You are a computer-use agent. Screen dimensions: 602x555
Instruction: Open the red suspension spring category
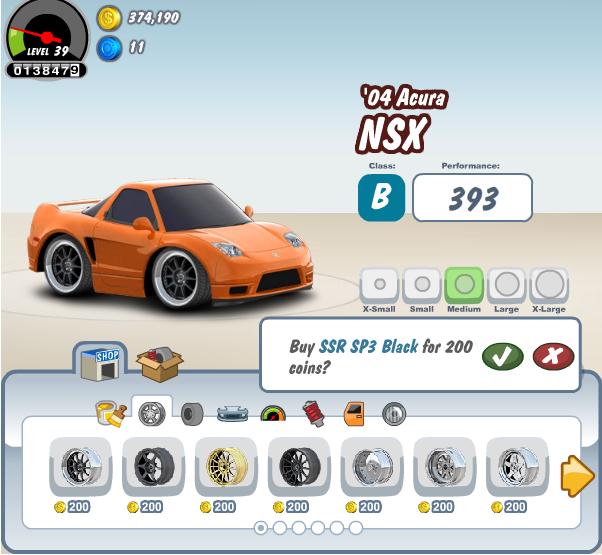[314, 412]
